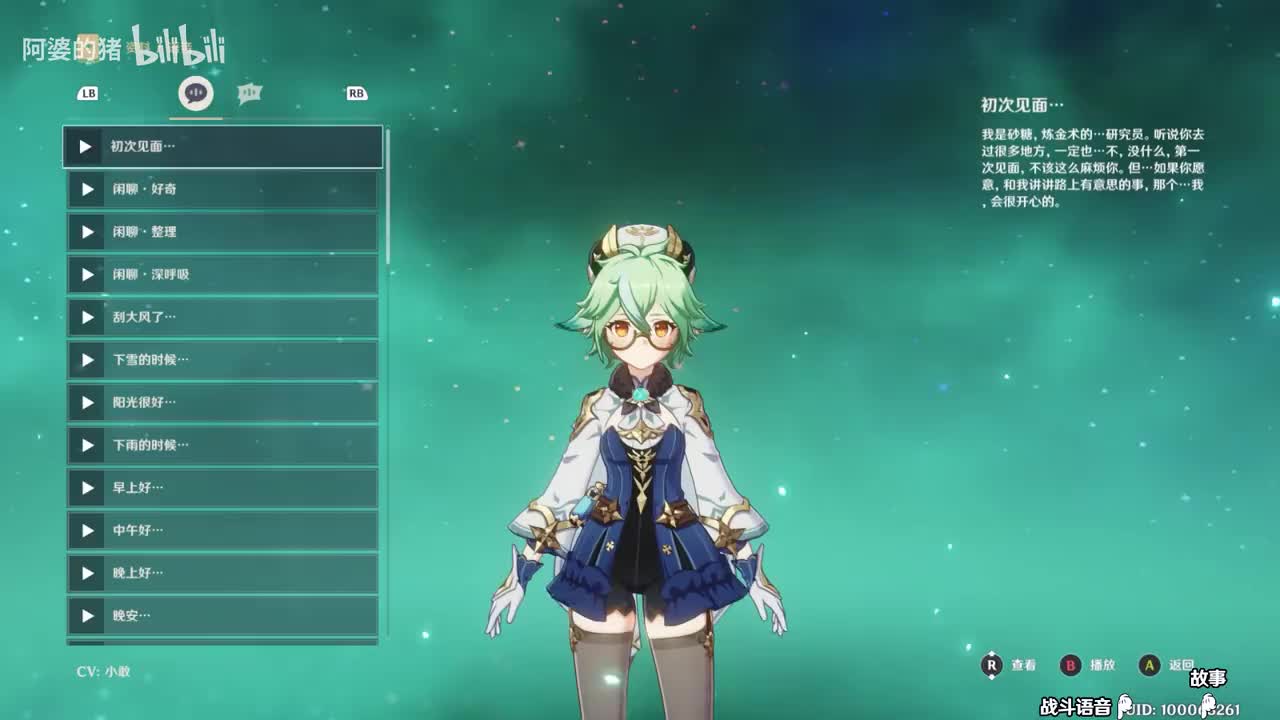Play the 下雪的时候 voice line

(x=86, y=360)
